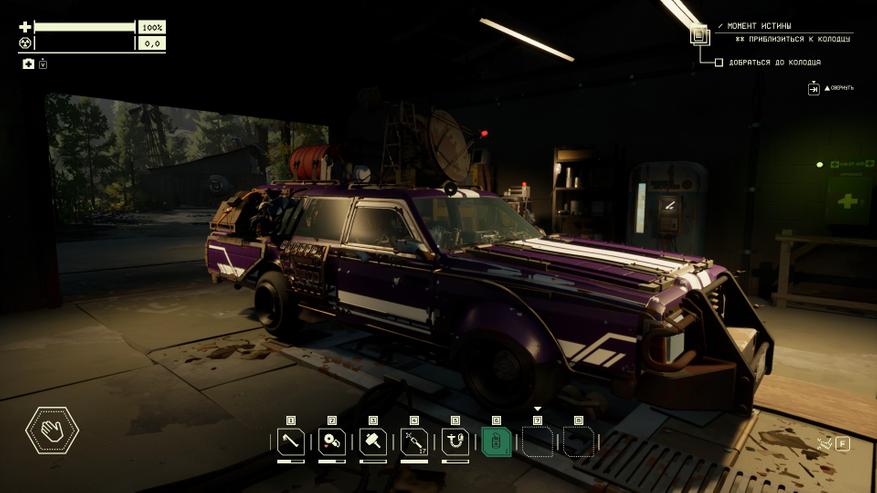
Task: Choose the tape roll item in slot 2
Action: 332,441
